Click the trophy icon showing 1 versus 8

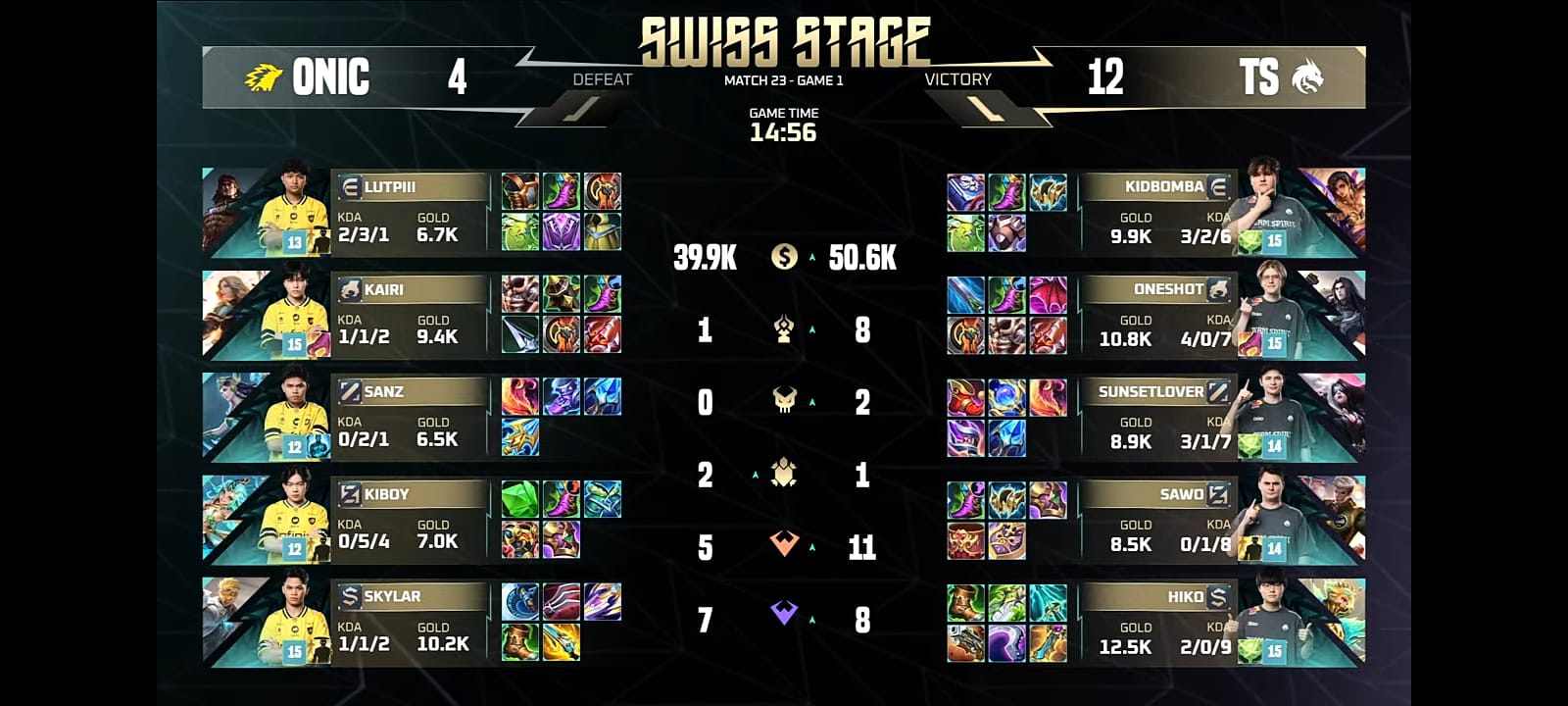784,330
